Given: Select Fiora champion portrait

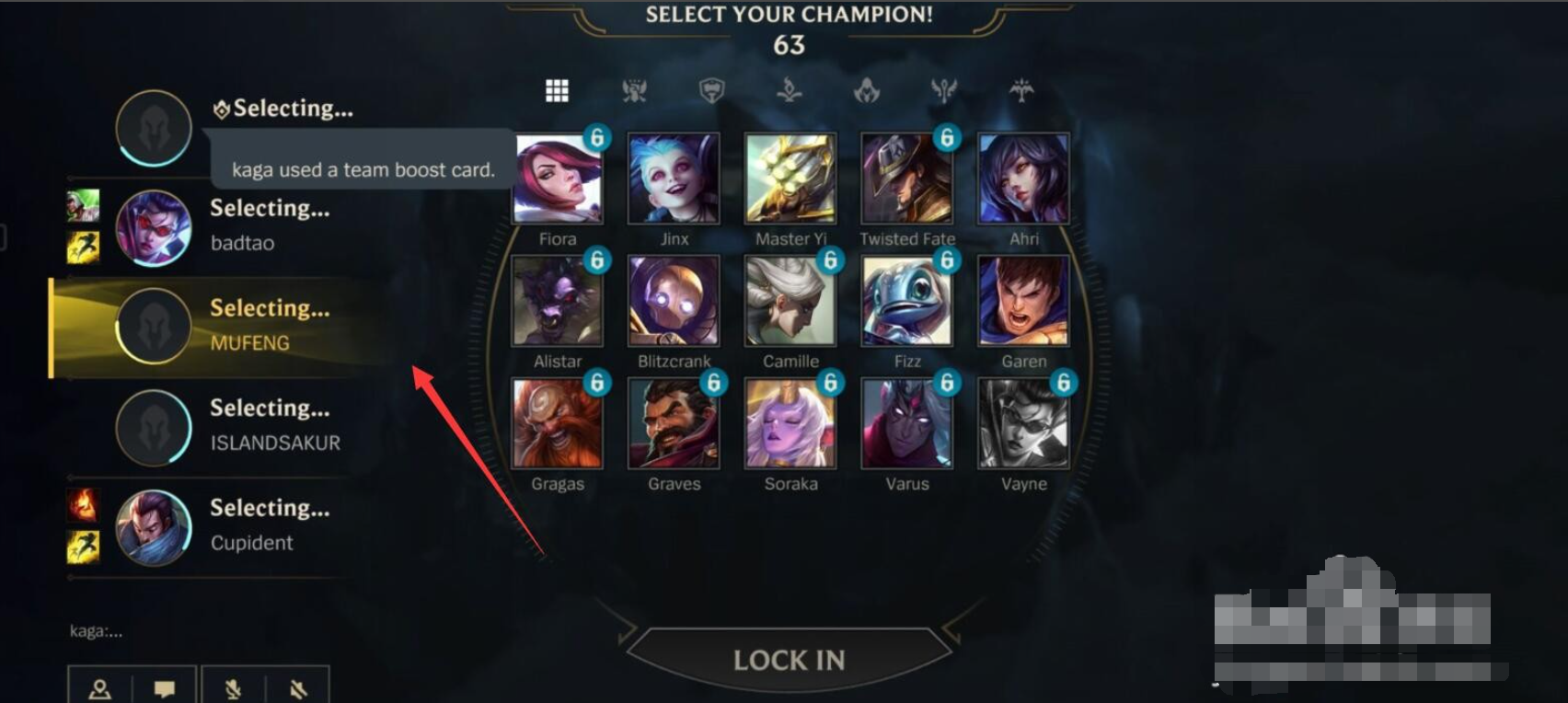Looking at the screenshot, I should (x=558, y=179).
